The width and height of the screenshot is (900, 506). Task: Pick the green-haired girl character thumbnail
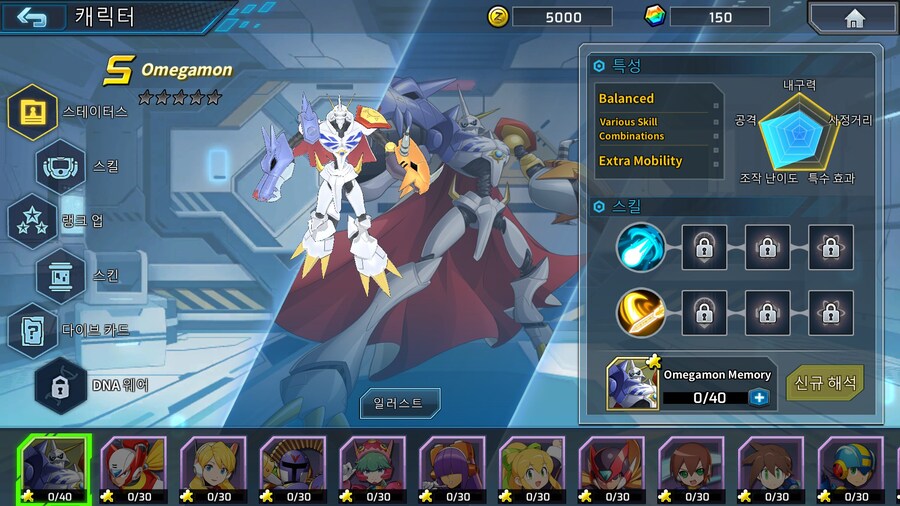click(372, 468)
